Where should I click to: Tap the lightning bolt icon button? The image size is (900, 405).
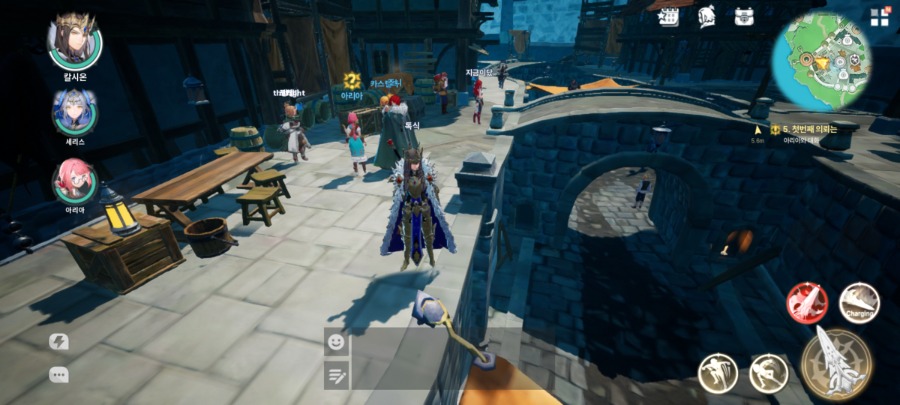pos(59,342)
